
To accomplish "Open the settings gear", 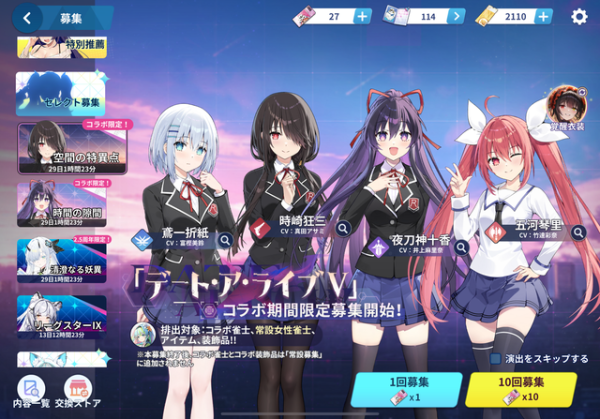I will pyautogui.click(x=579, y=16).
